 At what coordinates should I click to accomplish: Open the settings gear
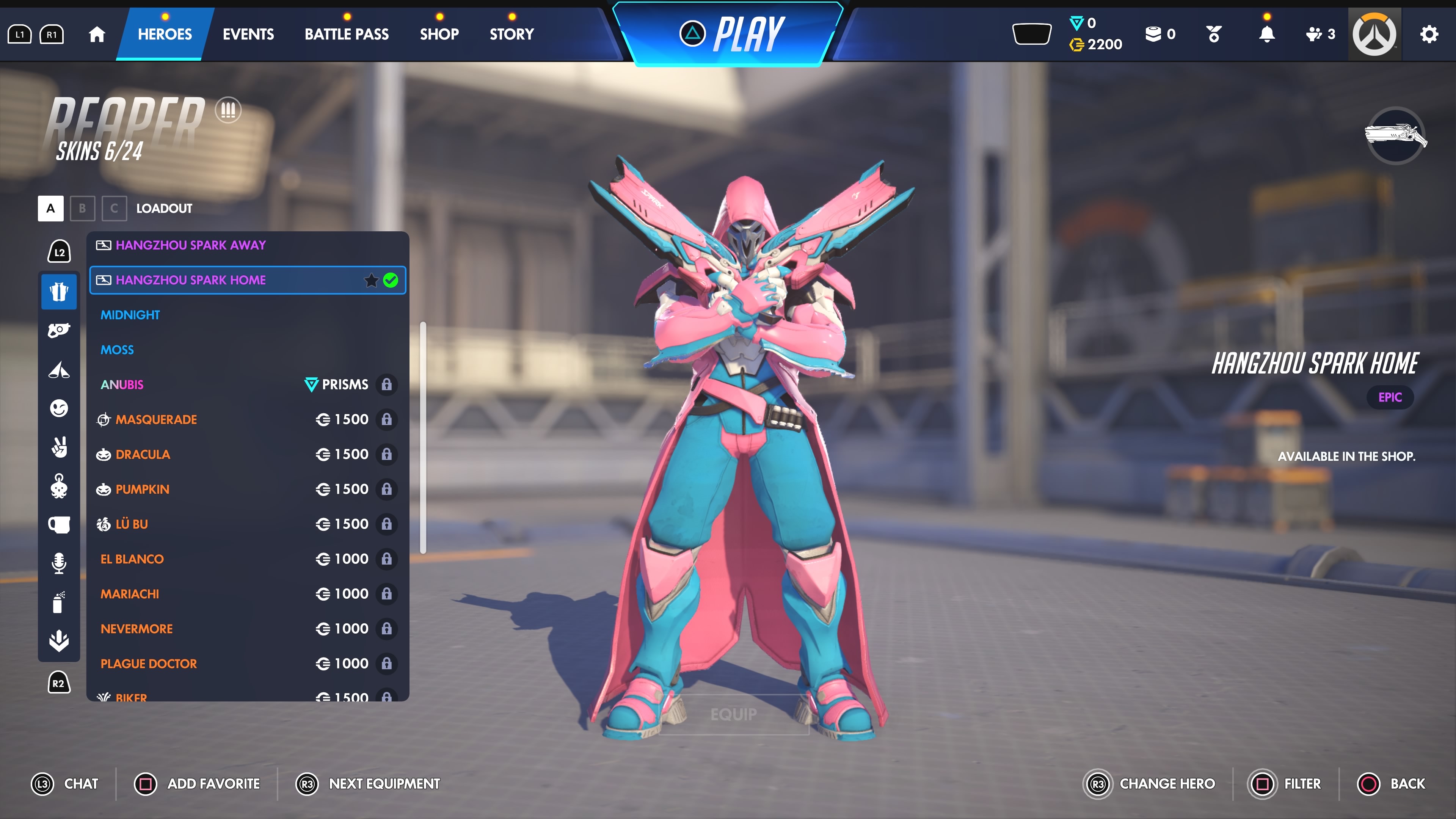pos(1429,35)
